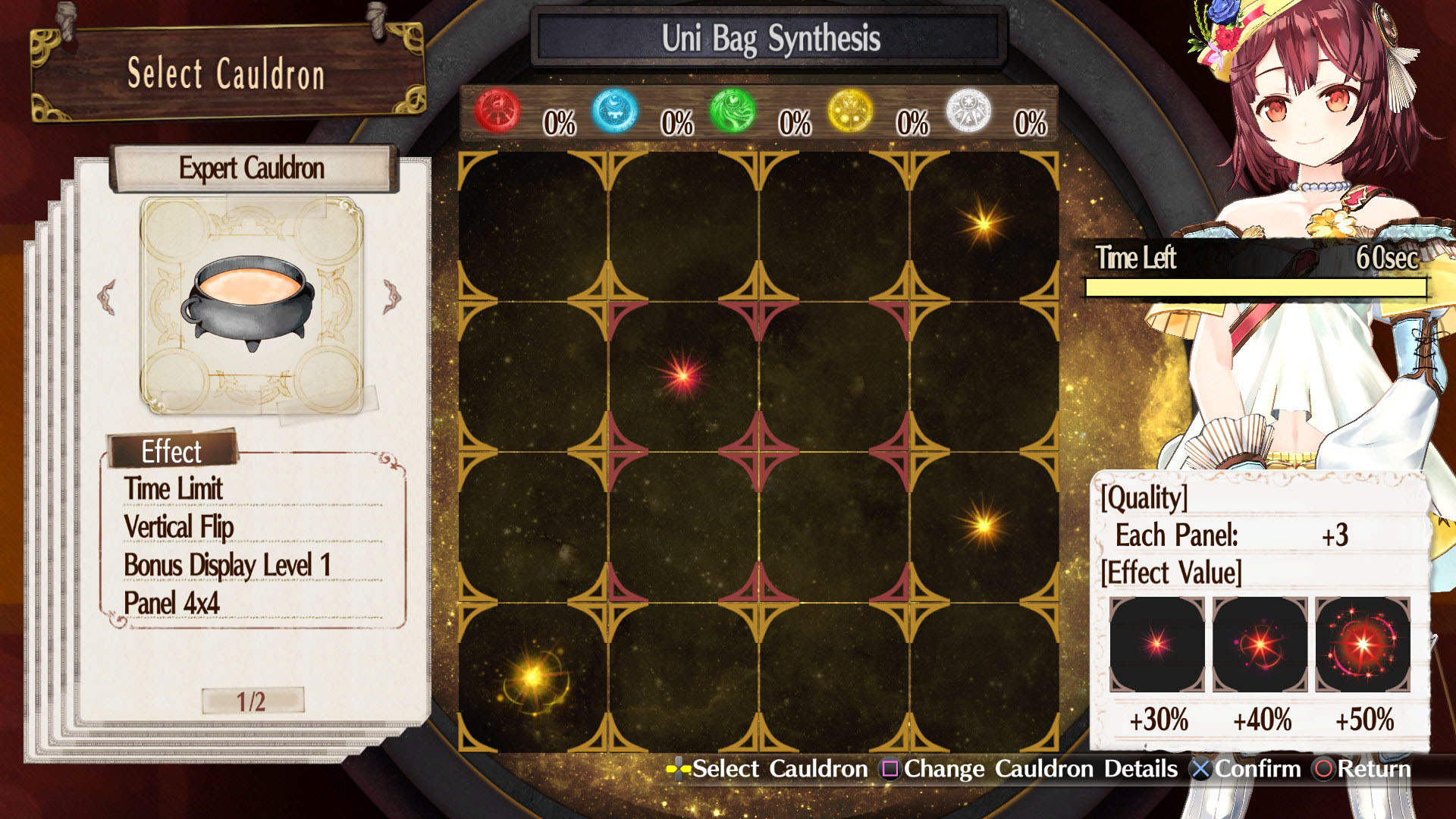This screenshot has width=1456, height=819.
Task: Click the blue element orb icon
Action: pos(615,111)
